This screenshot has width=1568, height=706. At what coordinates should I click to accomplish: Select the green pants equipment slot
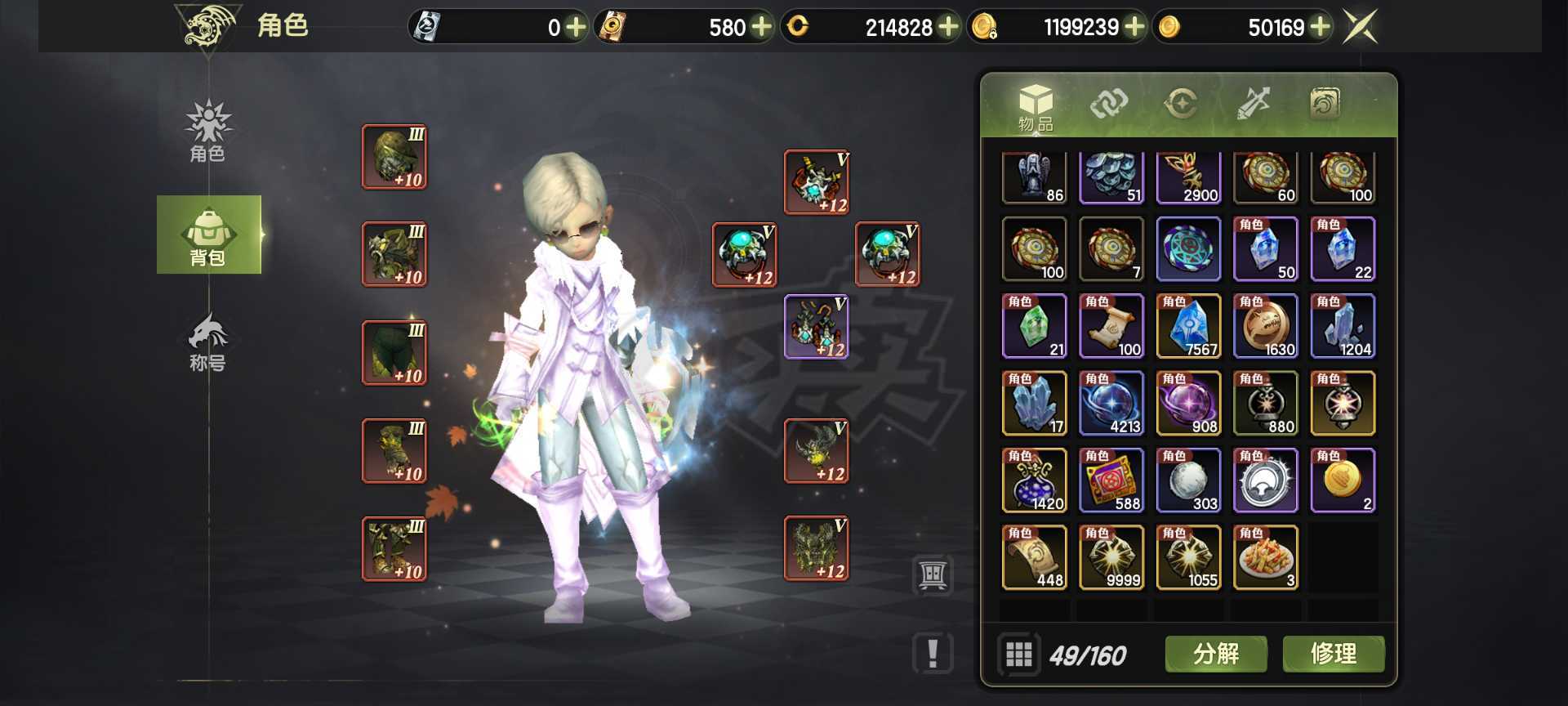click(394, 353)
